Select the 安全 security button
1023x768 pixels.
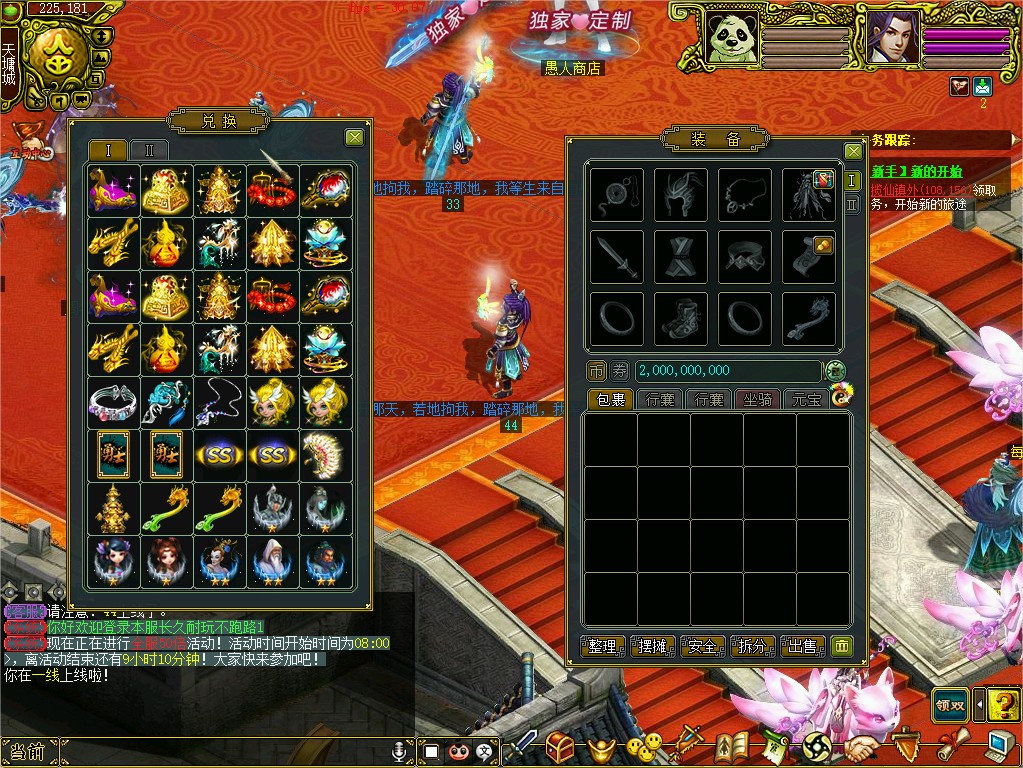pyautogui.click(x=703, y=646)
